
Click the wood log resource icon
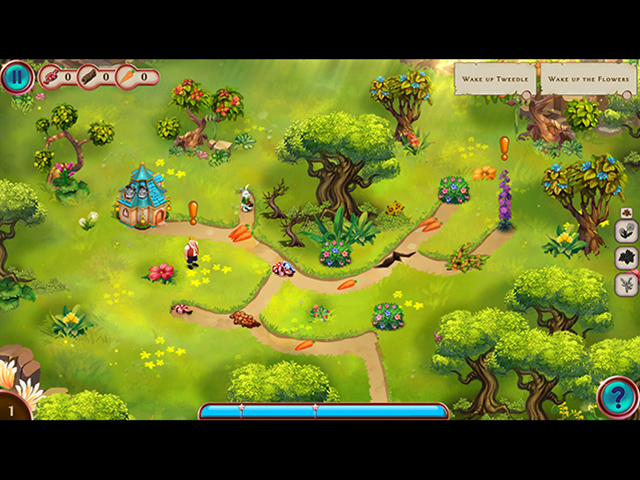(89, 76)
